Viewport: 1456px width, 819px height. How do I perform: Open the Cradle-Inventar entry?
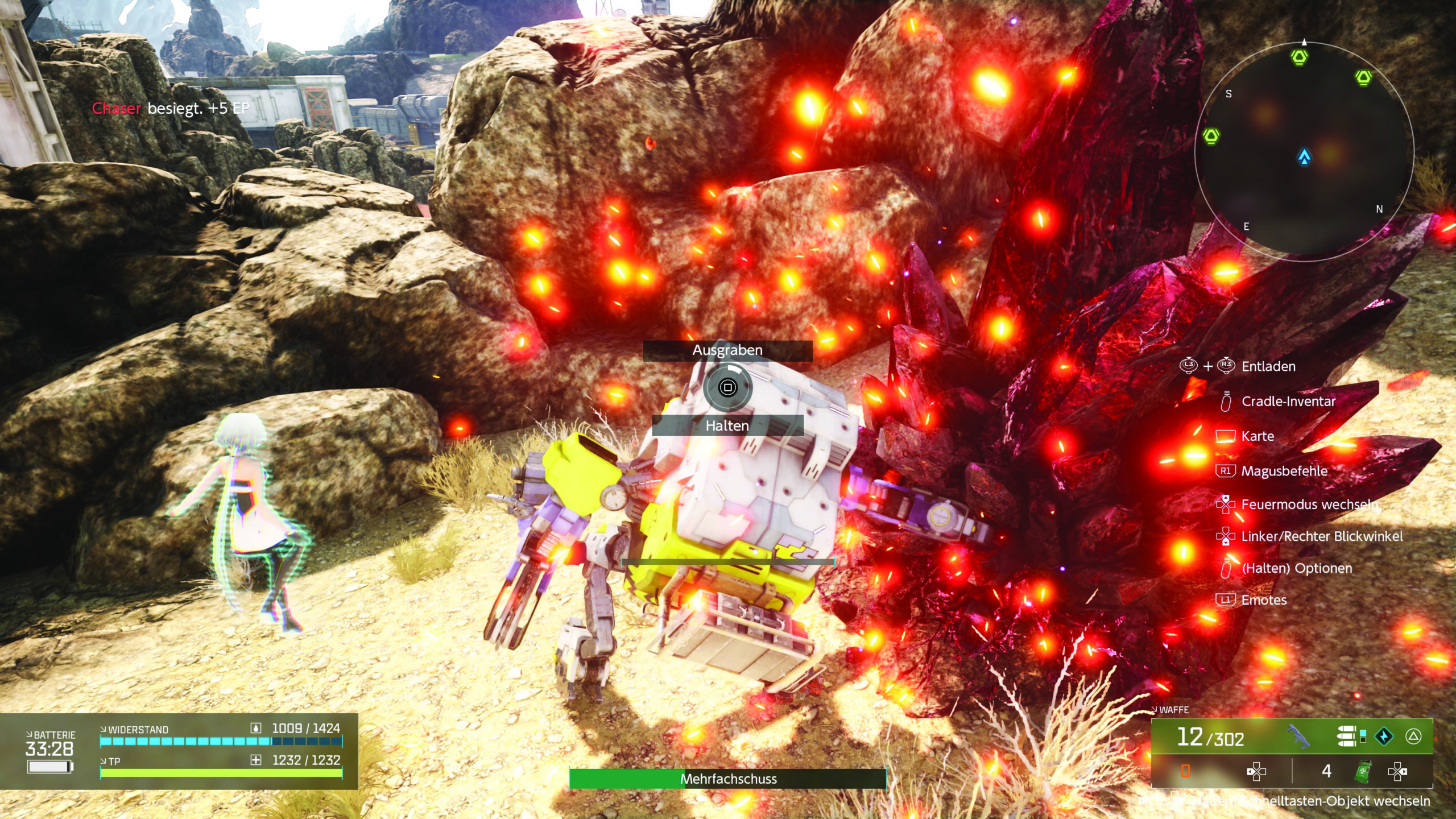click(x=1288, y=402)
